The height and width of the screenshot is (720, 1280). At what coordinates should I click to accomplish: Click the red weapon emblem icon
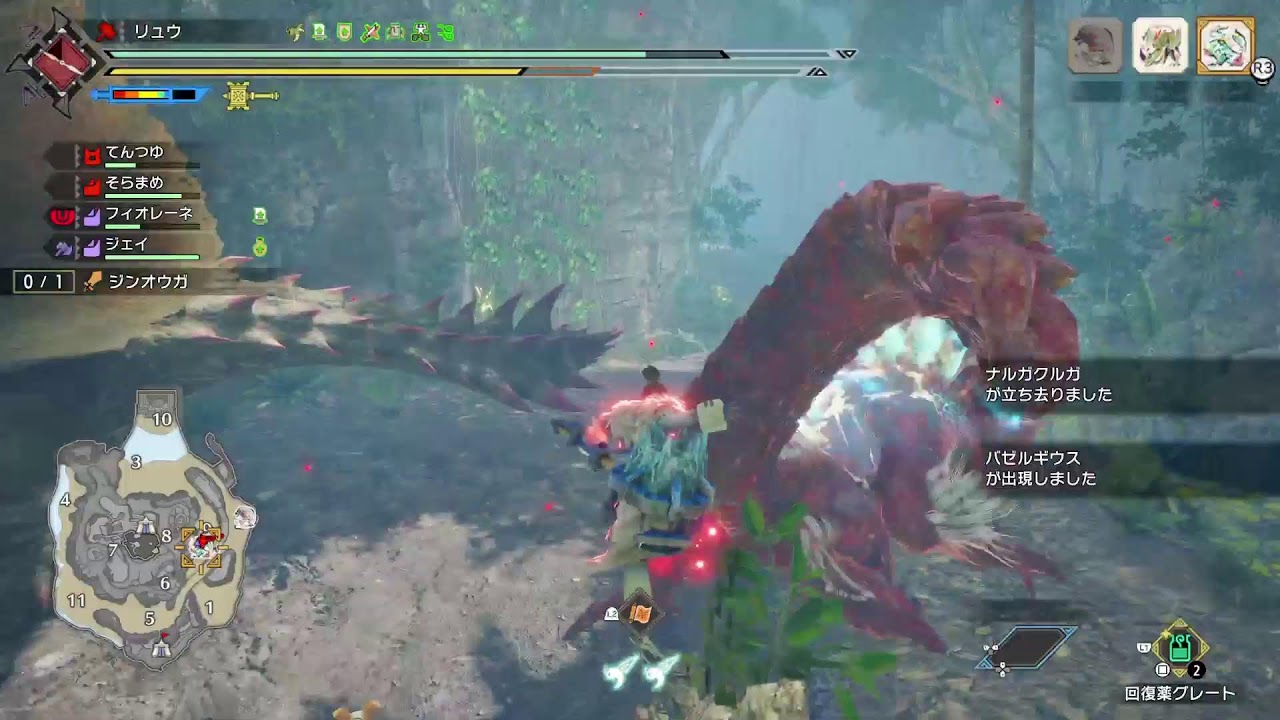55,58
